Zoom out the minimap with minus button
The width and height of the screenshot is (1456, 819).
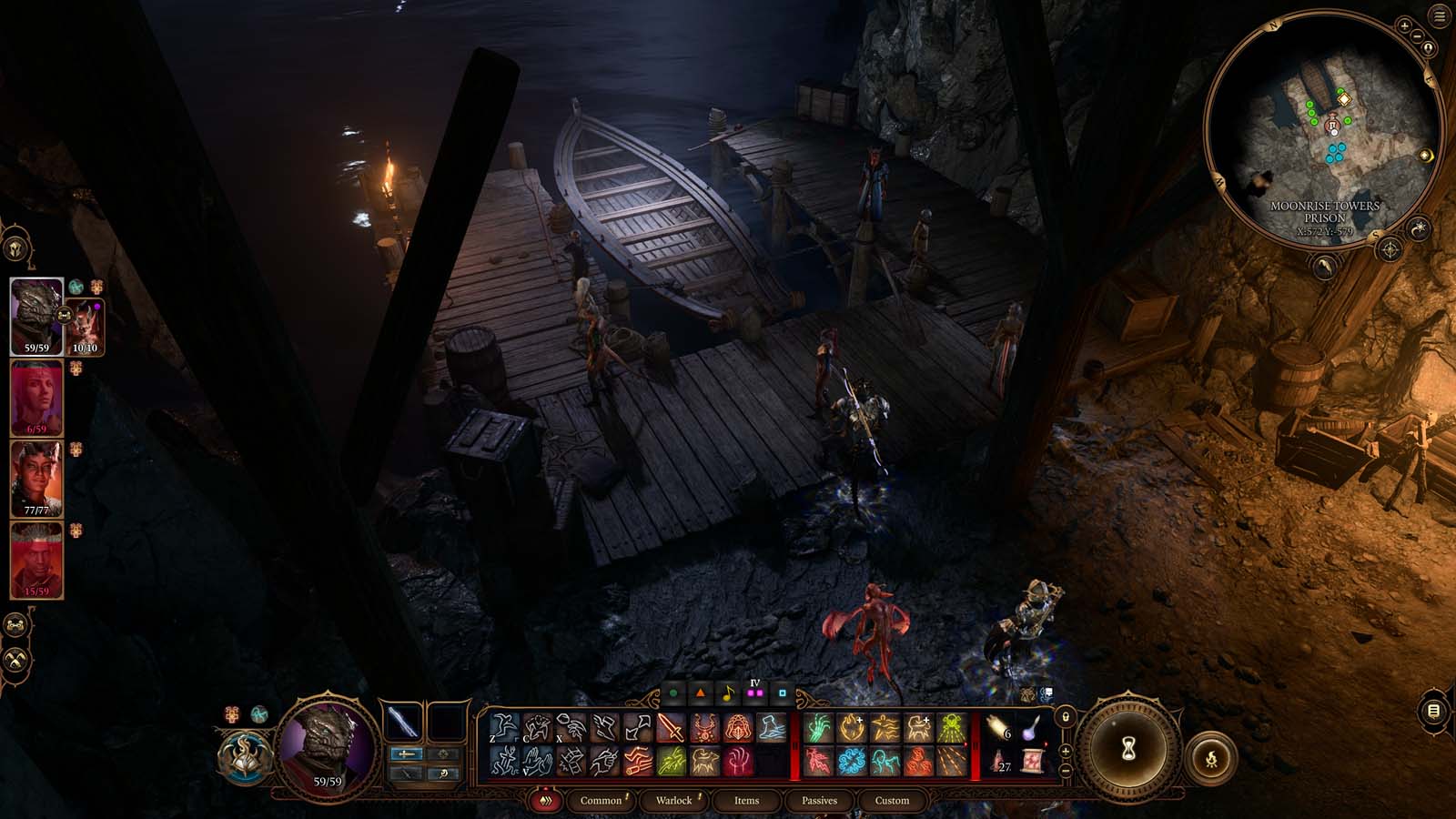[x=1416, y=36]
